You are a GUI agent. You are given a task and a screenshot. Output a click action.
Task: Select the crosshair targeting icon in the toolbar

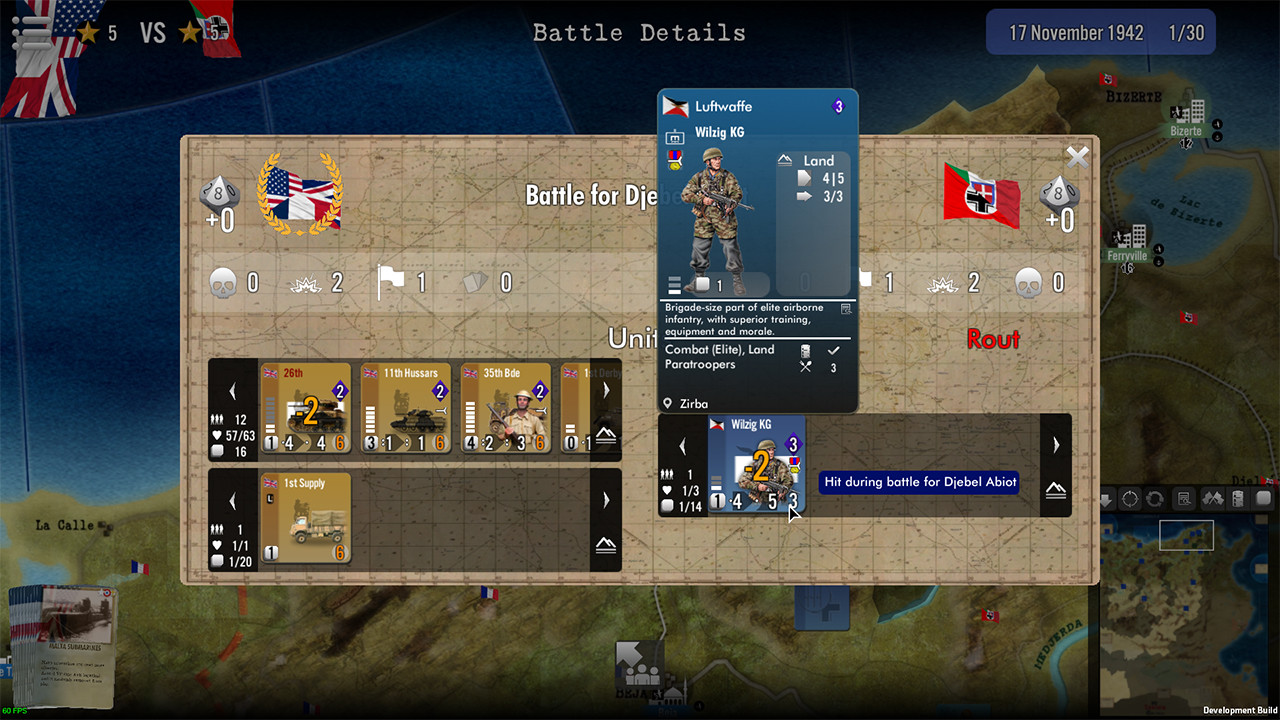click(x=1130, y=498)
